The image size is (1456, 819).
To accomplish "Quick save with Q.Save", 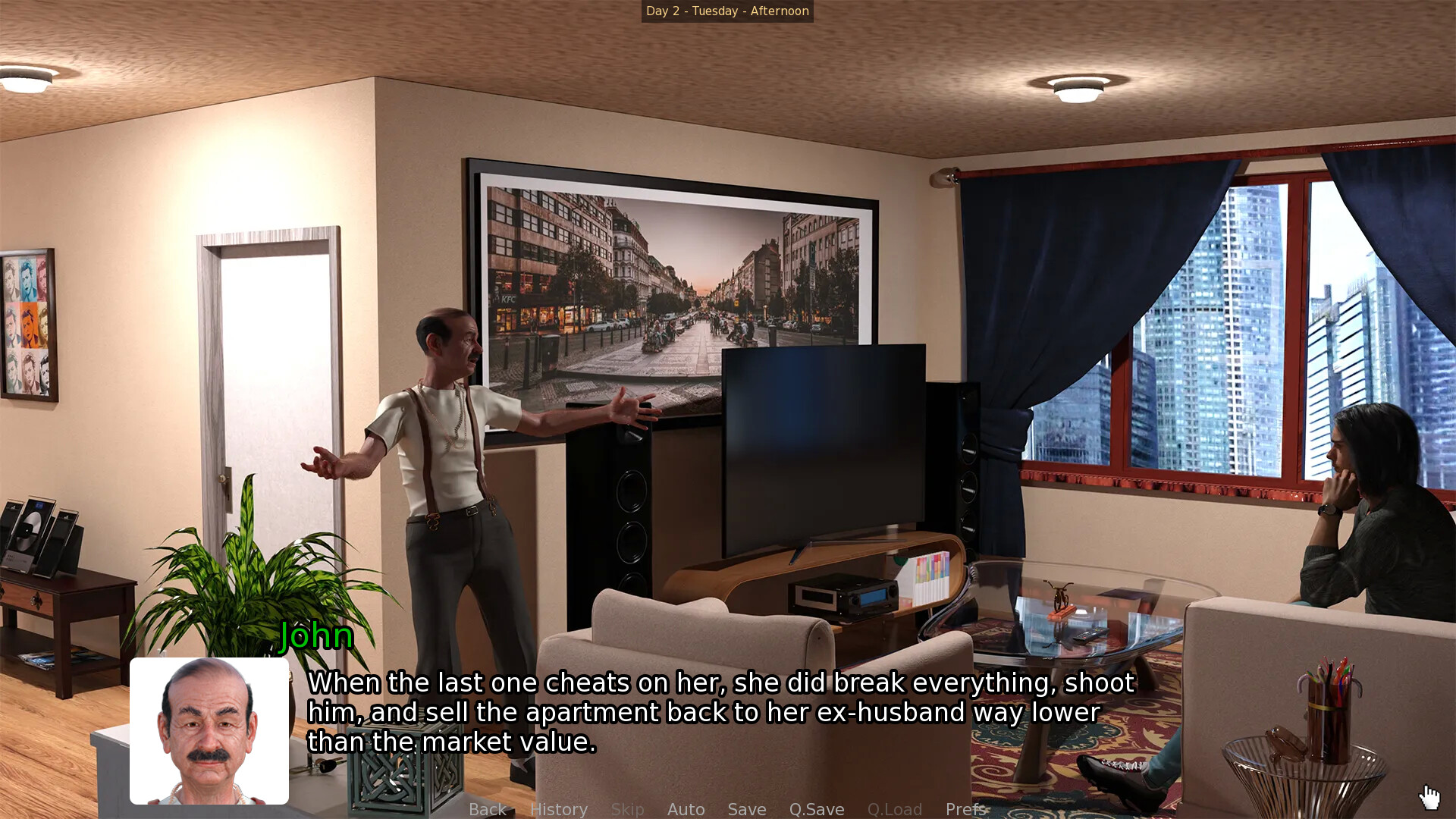I will (x=817, y=809).
